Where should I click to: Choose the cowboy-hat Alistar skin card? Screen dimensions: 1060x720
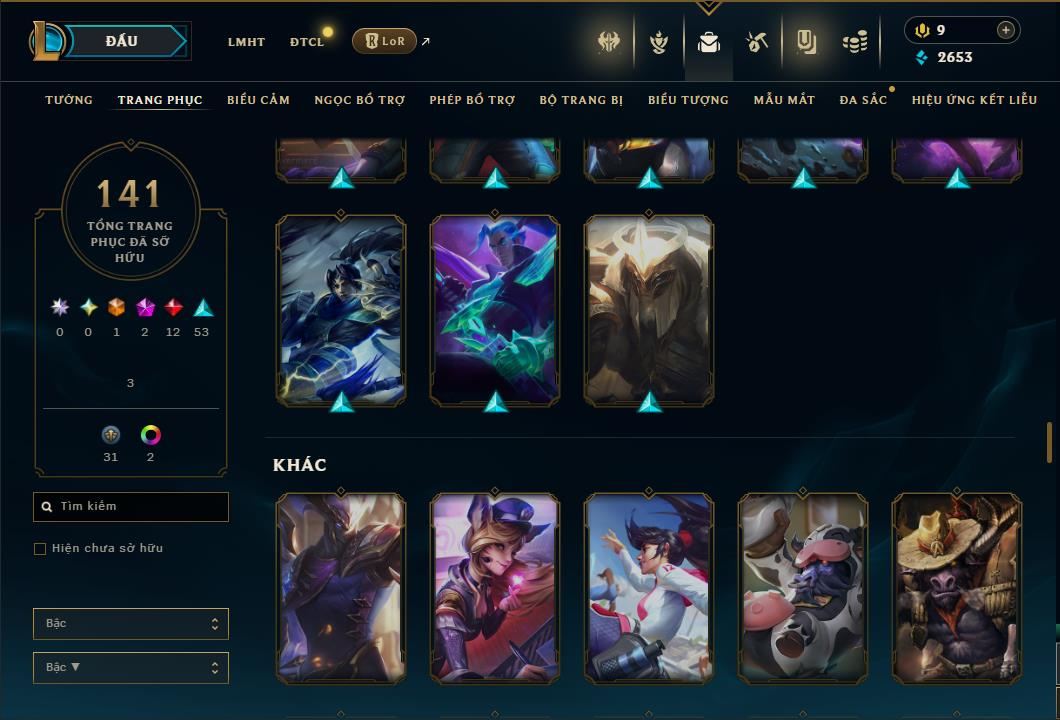(957, 588)
